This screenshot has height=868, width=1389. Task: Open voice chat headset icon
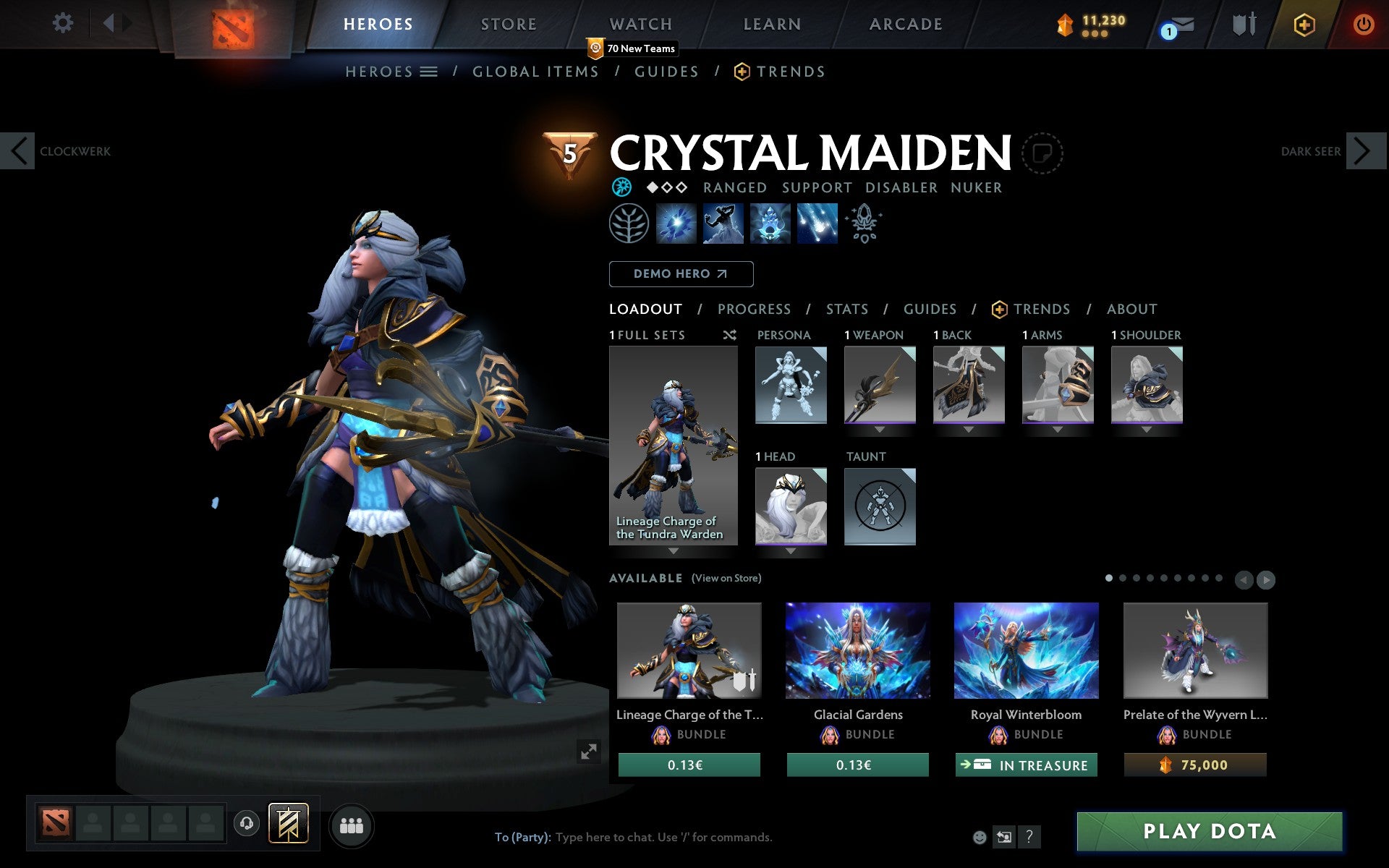pyautogui.click(x=245, y=823)
